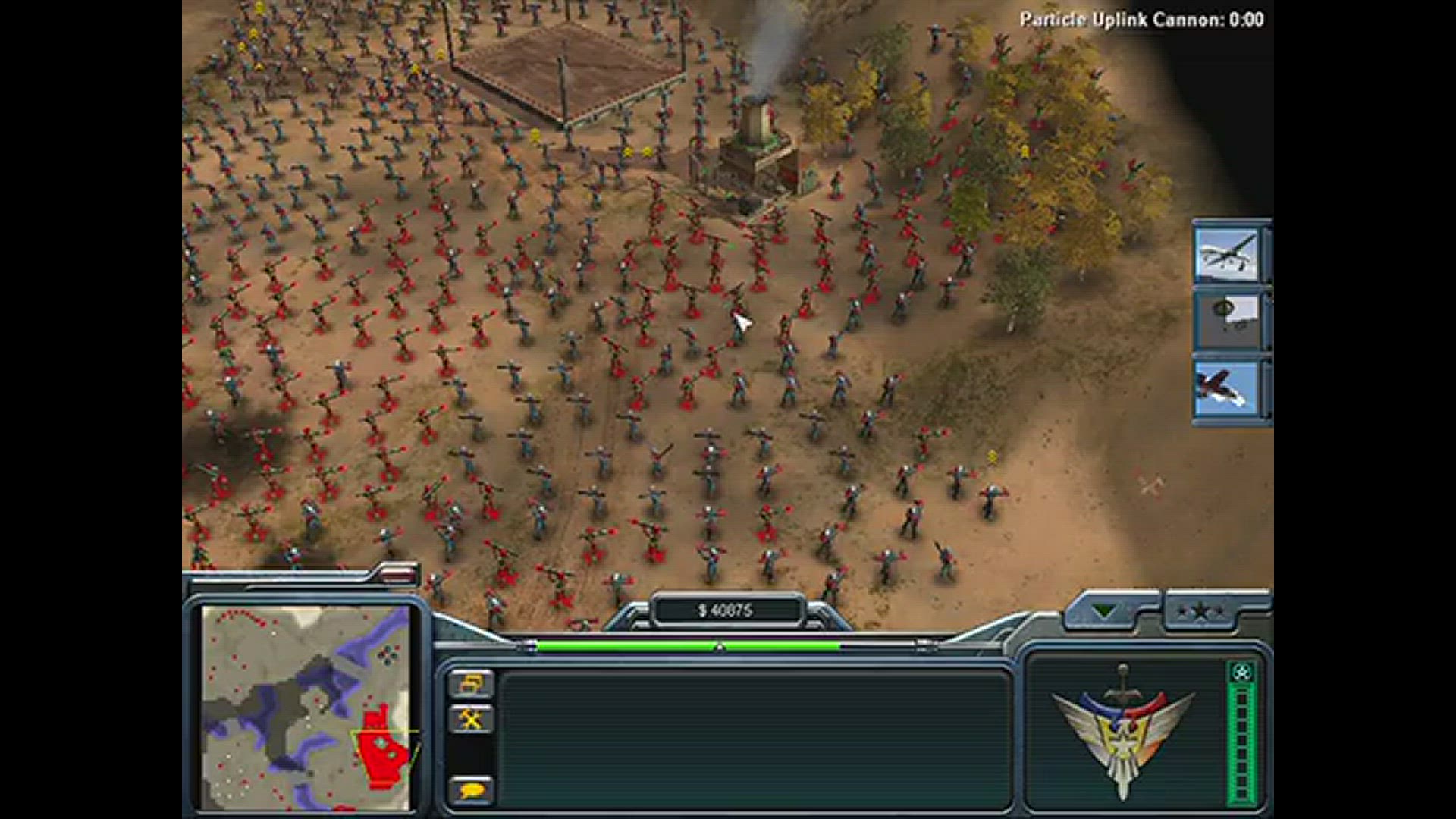Expand the generals promotion panel via green arrow

tap(1104, 608)
